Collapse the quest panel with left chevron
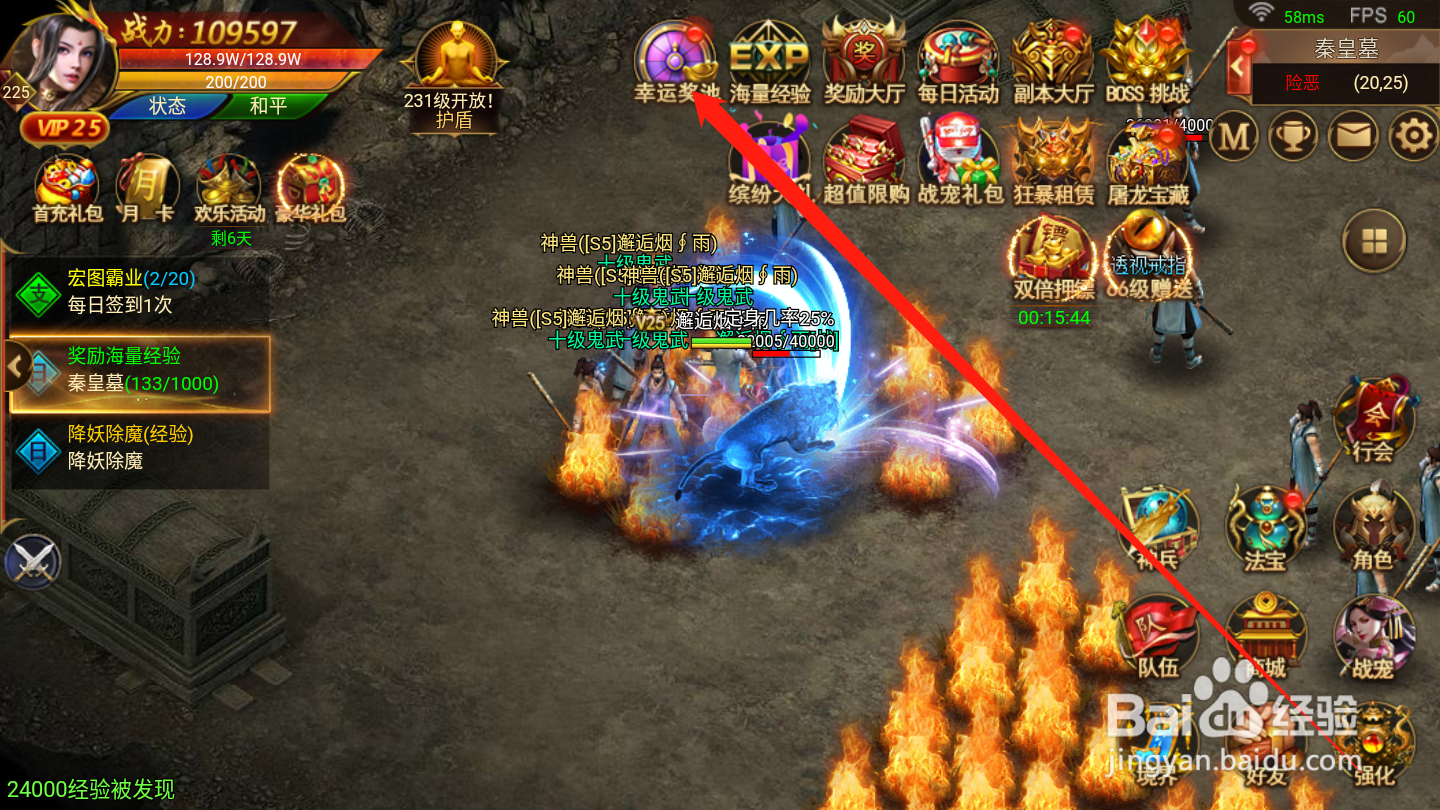The height and width of the screenshot is (810, 1440). click(14, 365)
